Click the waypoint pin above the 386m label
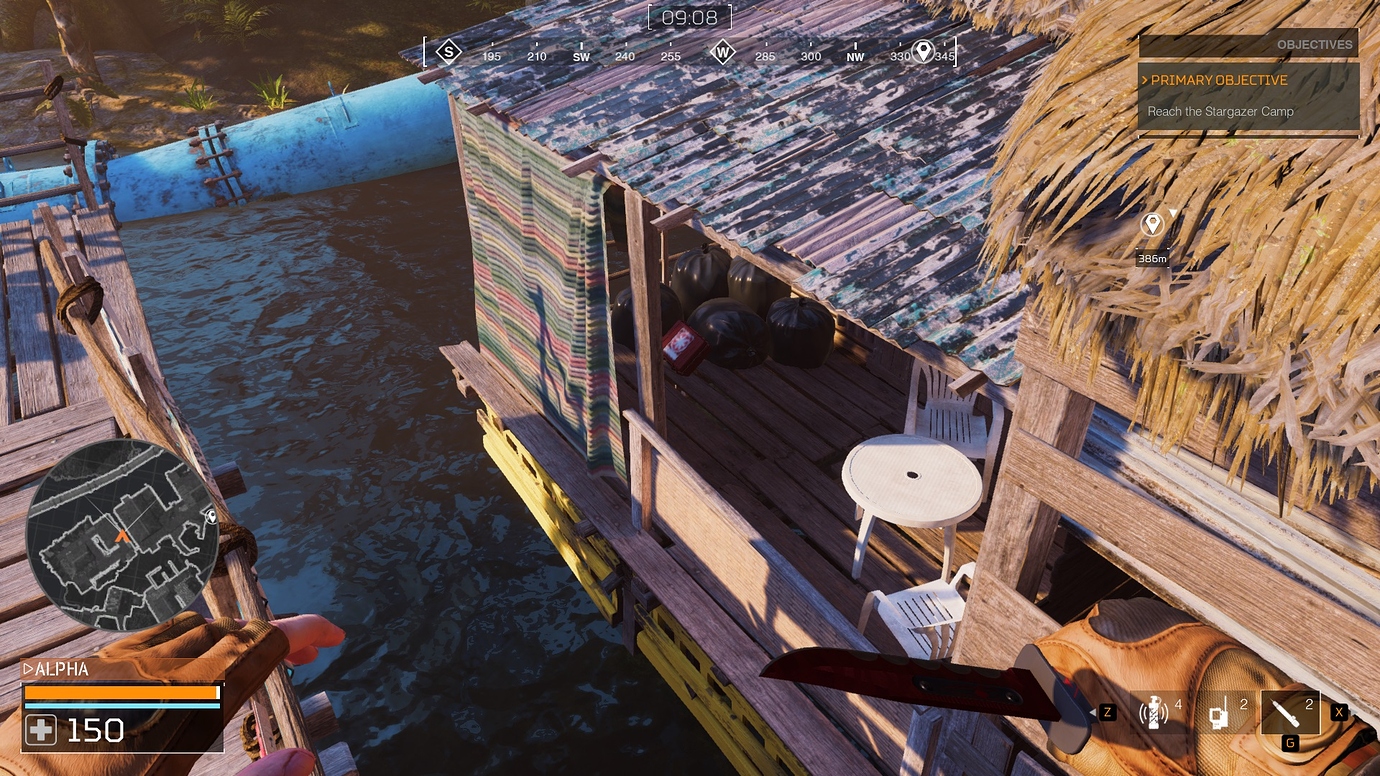 (1152, 224)
